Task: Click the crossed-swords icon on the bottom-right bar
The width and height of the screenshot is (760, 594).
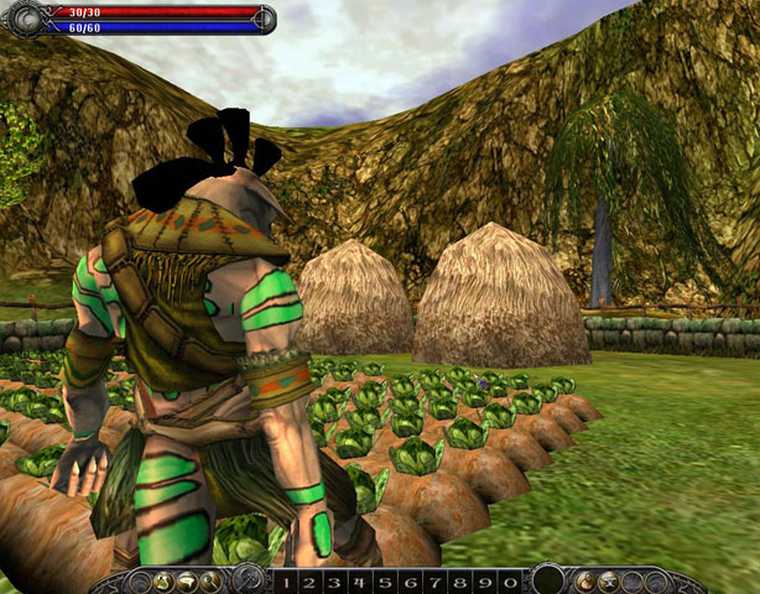Action: pyautogui.click(x=607, y=581)
